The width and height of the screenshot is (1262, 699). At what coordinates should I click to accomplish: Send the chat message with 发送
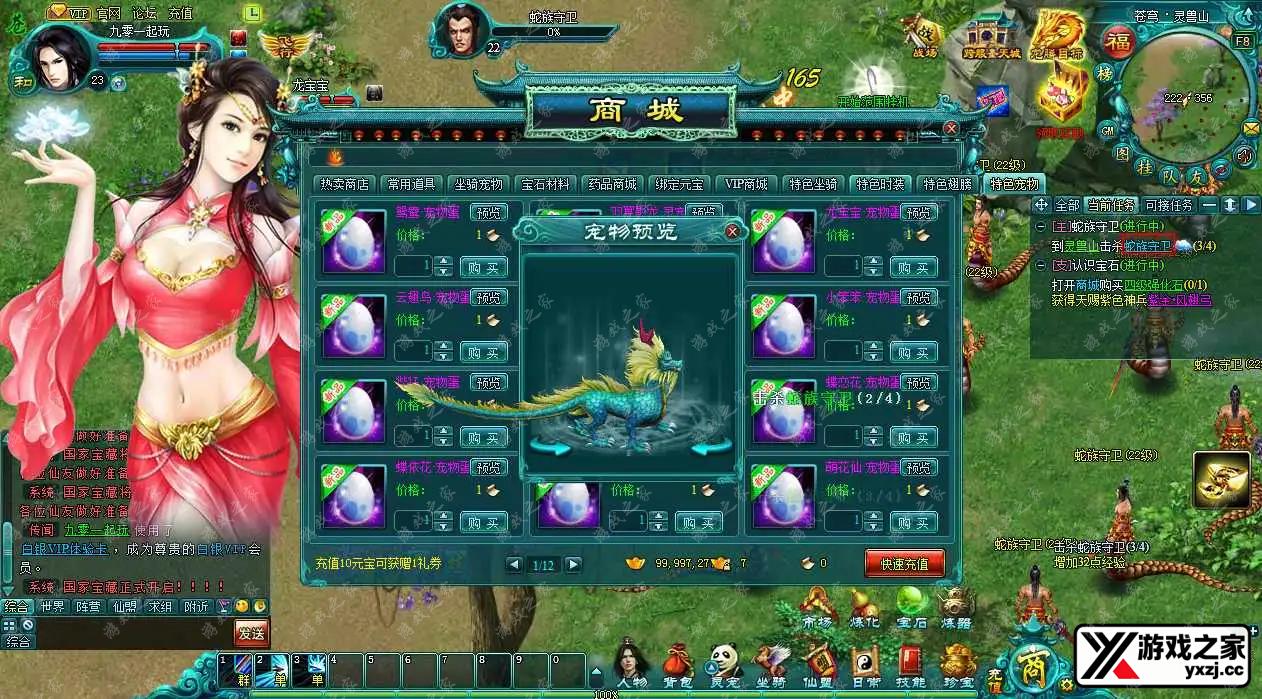(251, 632)
